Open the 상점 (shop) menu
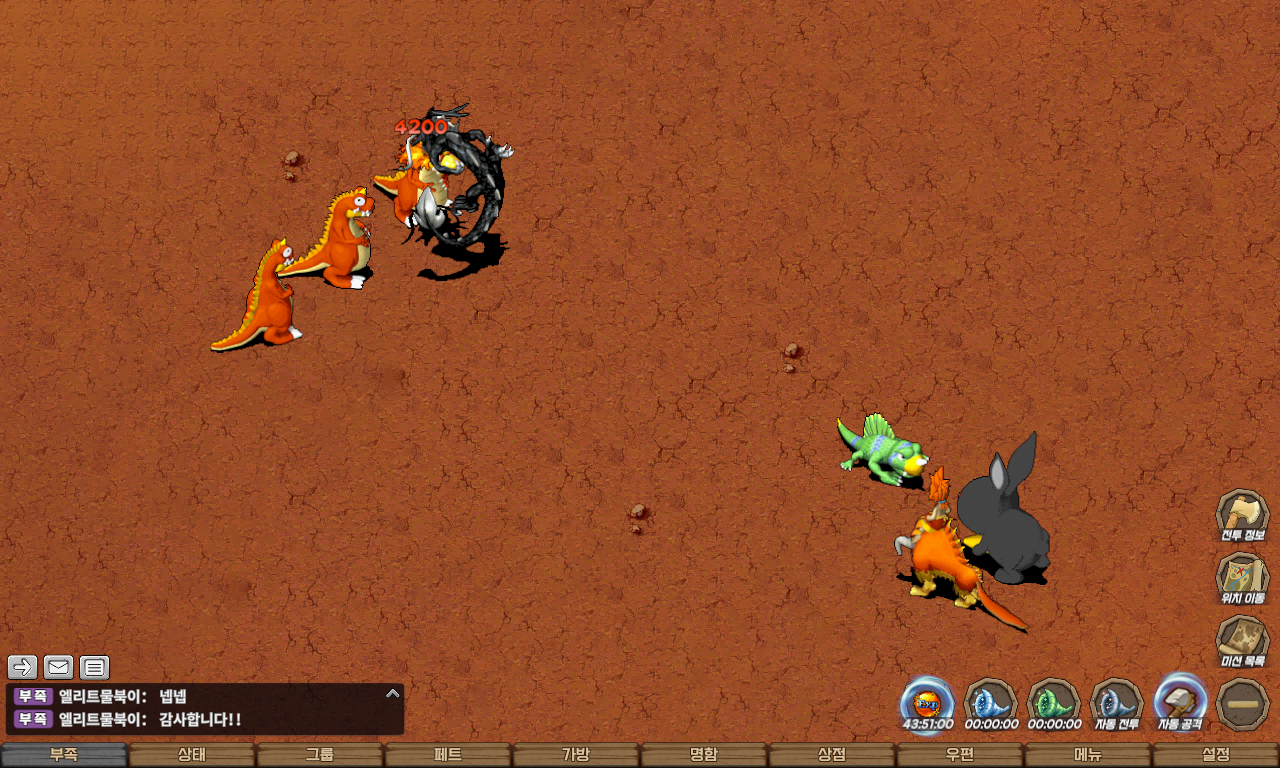The height and width of the screenshot is (768, 1280). coord(831,755)
